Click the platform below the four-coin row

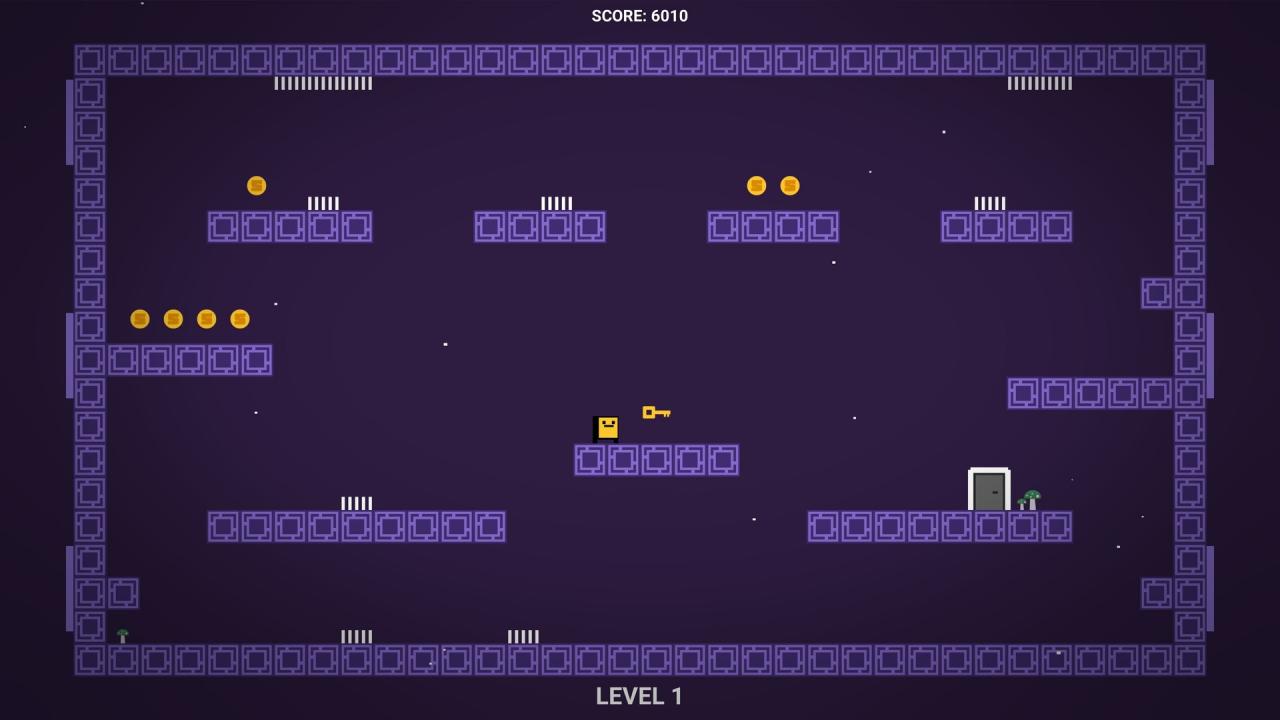click(190, 358)
